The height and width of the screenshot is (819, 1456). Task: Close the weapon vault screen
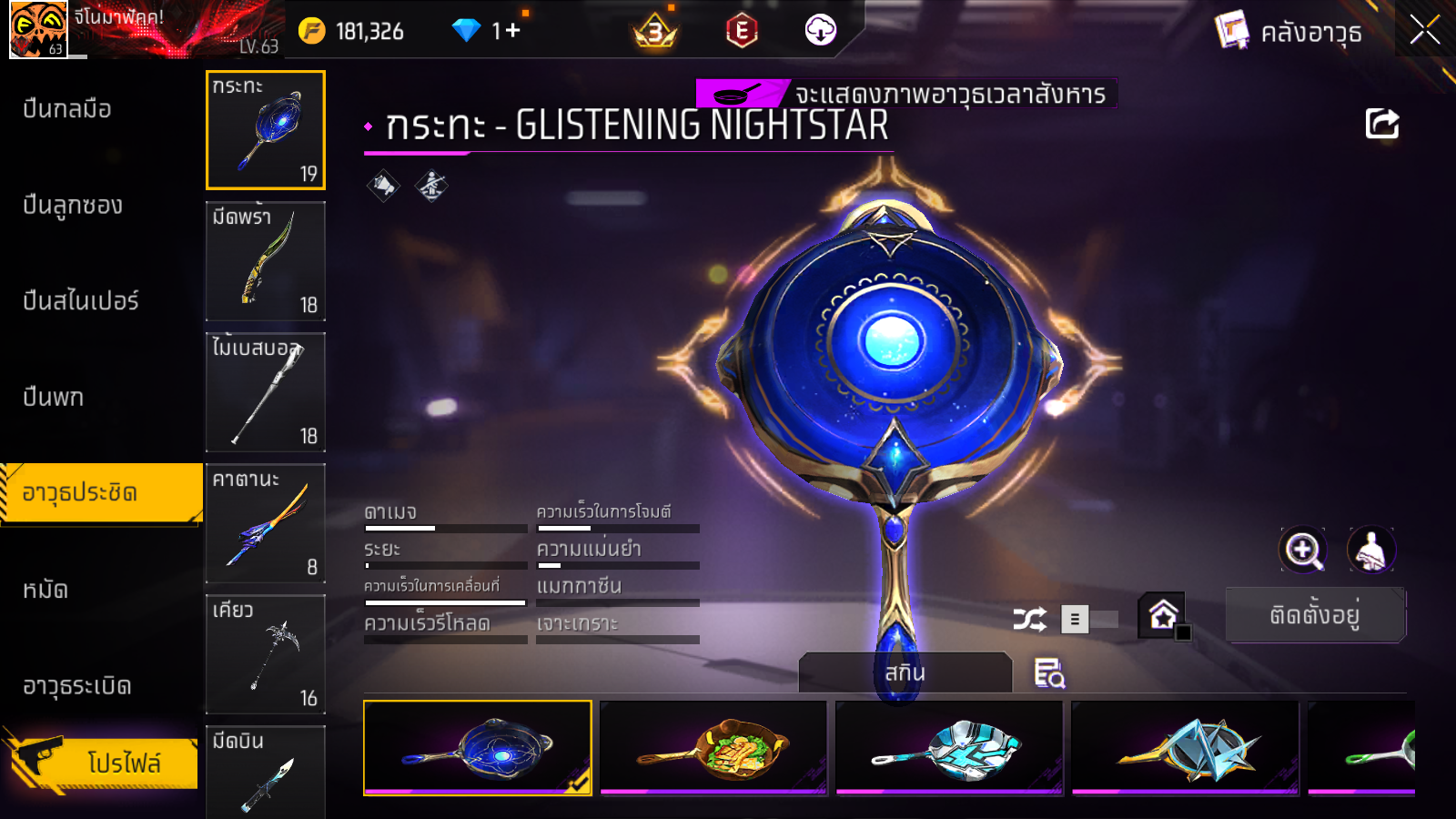1424,31
